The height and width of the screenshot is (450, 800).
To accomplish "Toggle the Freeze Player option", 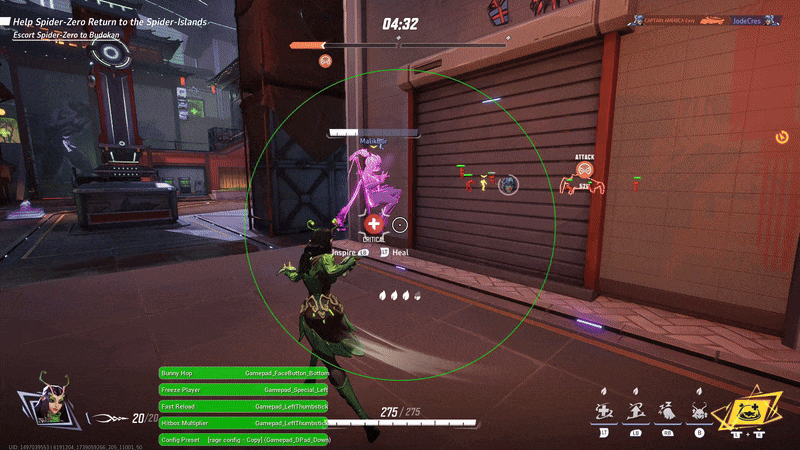I will point(244,390).
